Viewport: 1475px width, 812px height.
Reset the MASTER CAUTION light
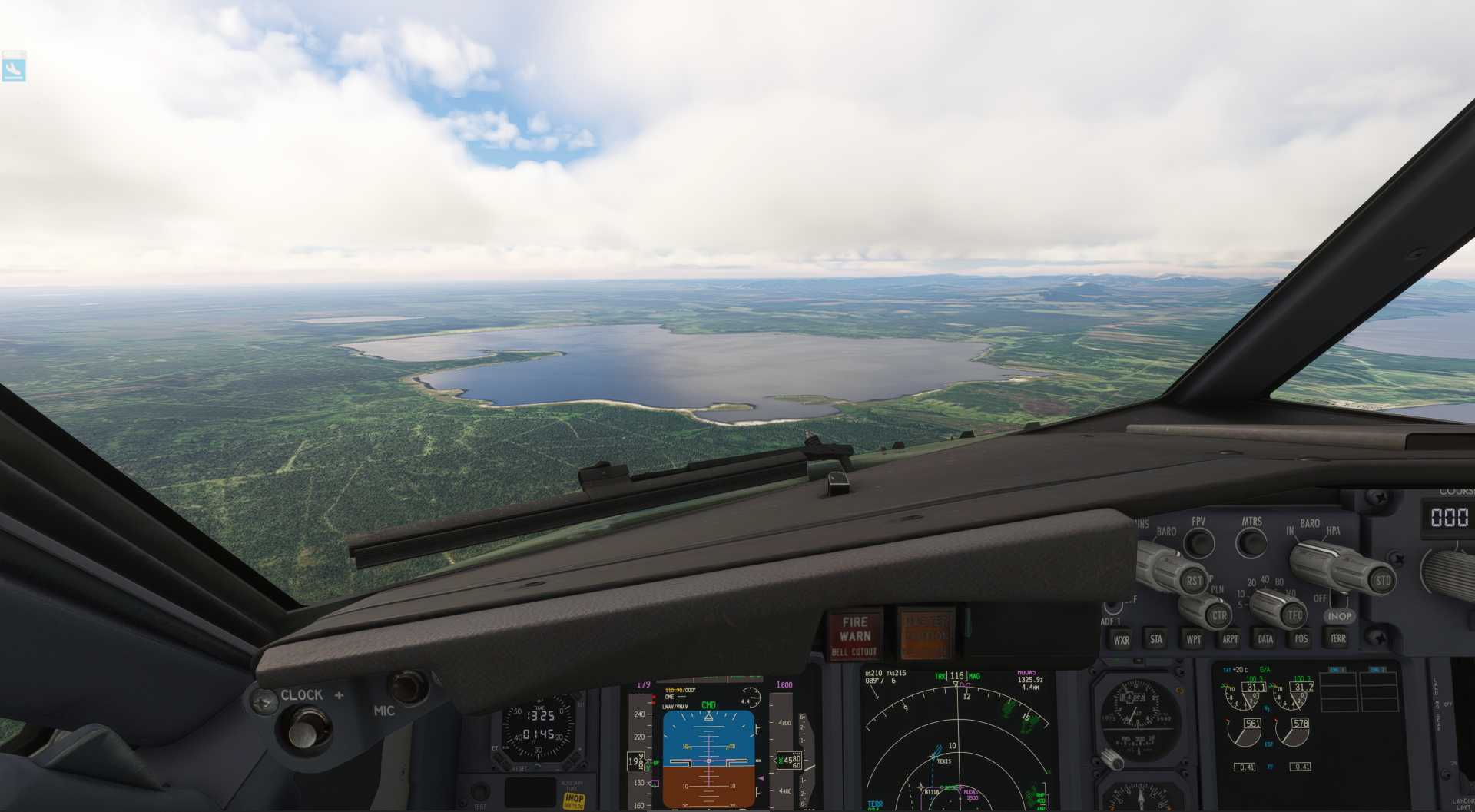(926, 635)
